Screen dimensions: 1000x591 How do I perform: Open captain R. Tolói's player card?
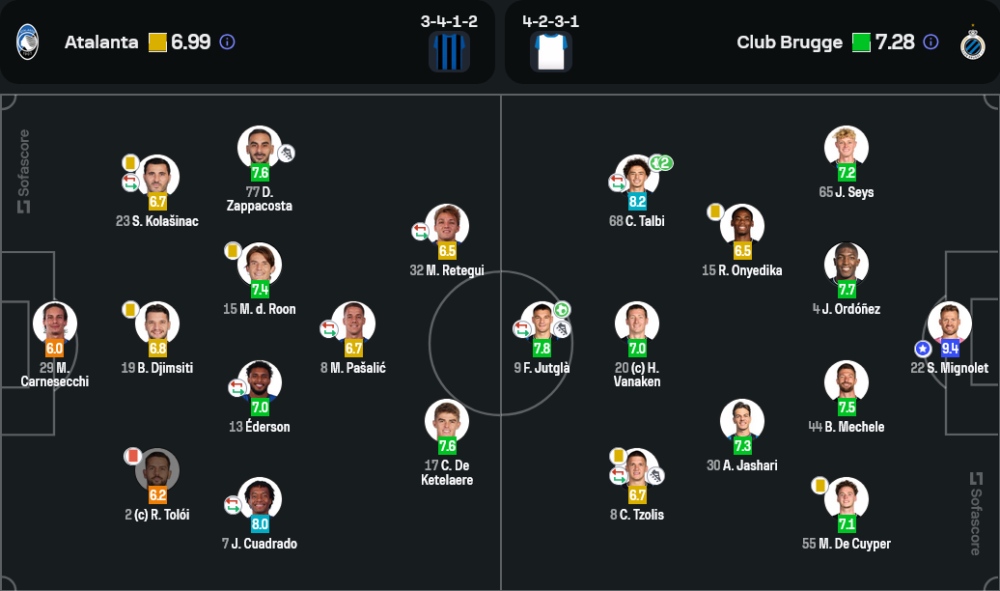[x=158, y=470]
